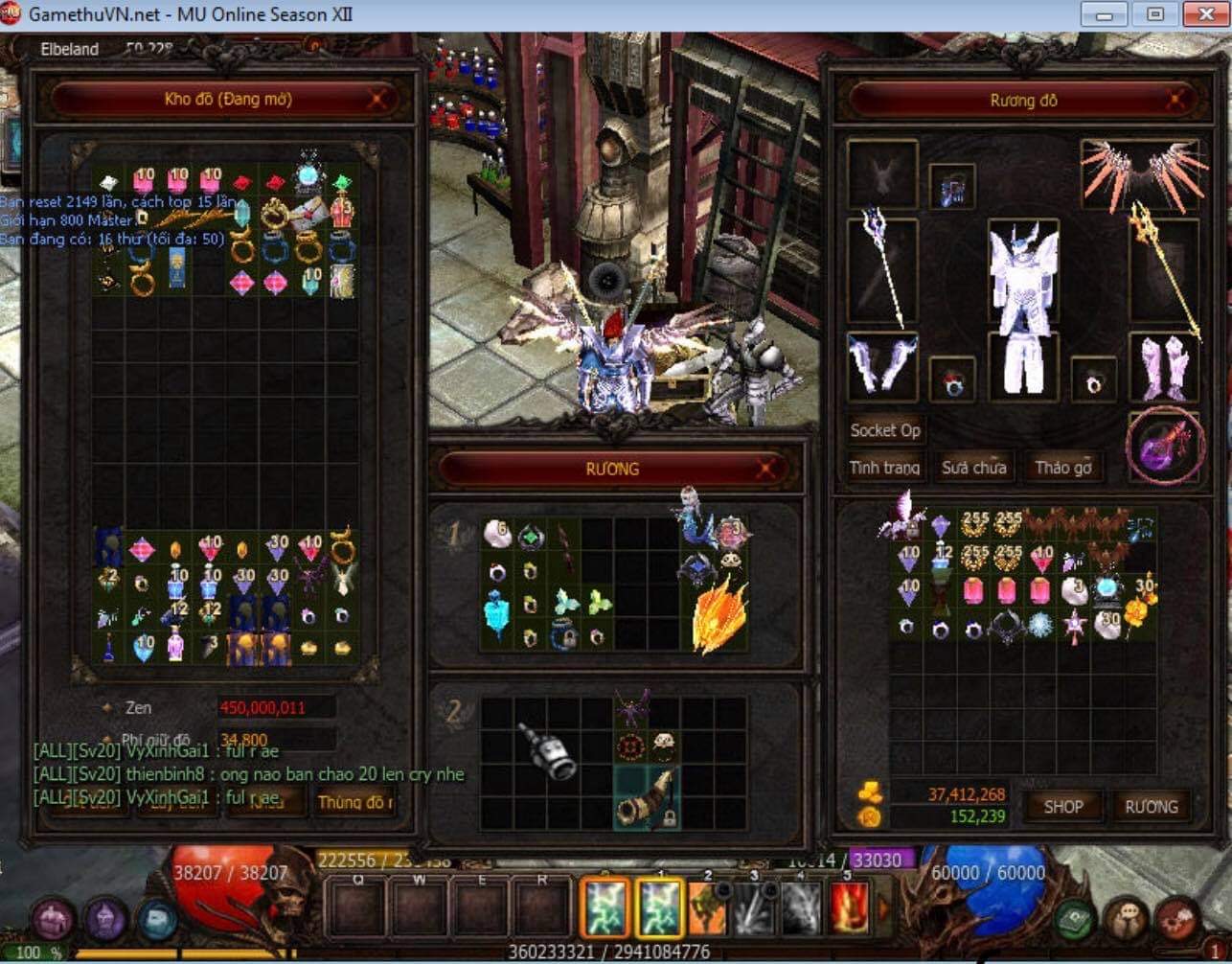
Task: Close the Rương đồ inventory panel
Action: click(x=1178, y=99)
